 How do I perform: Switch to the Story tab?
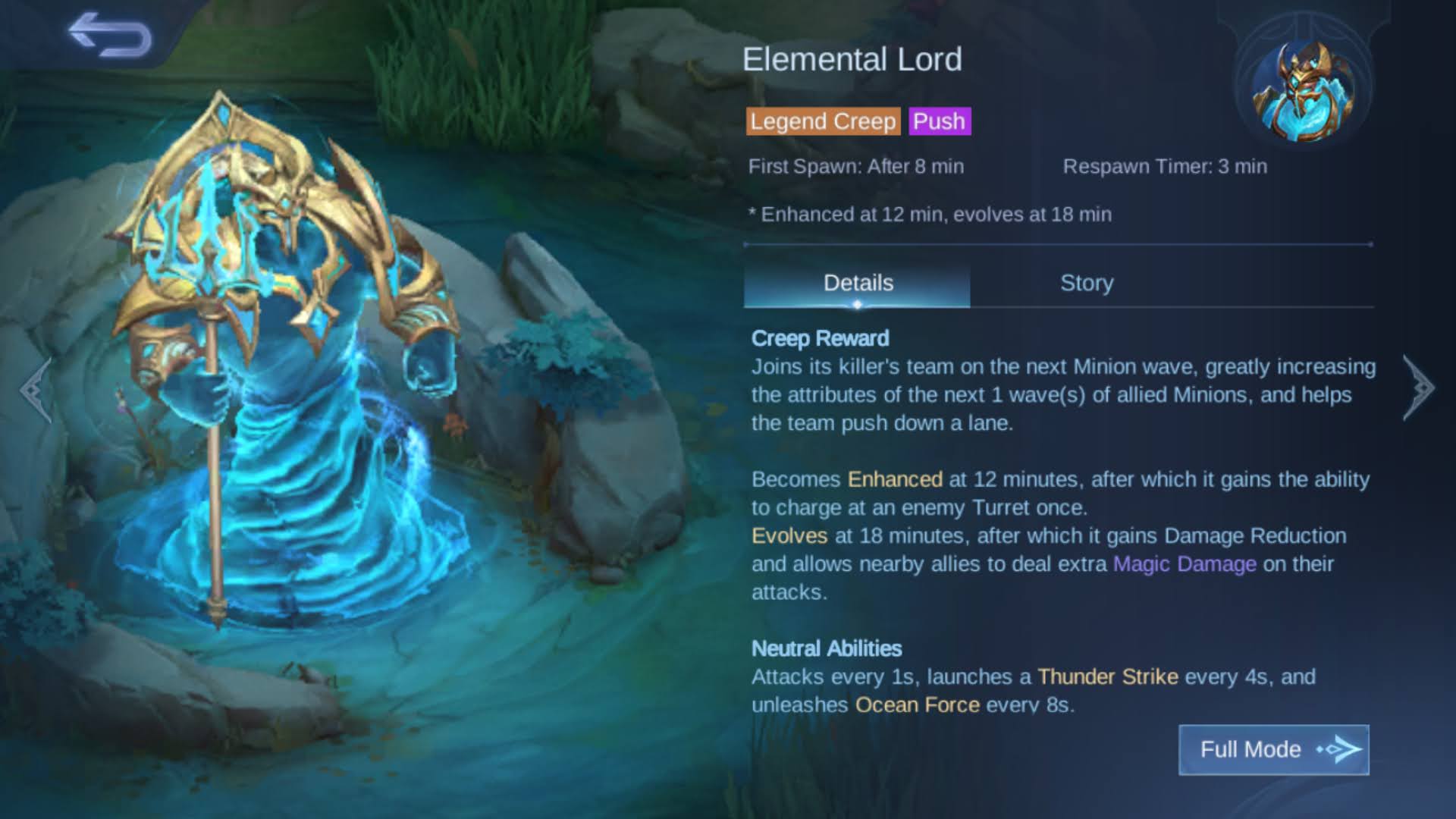click(1086, 283)
